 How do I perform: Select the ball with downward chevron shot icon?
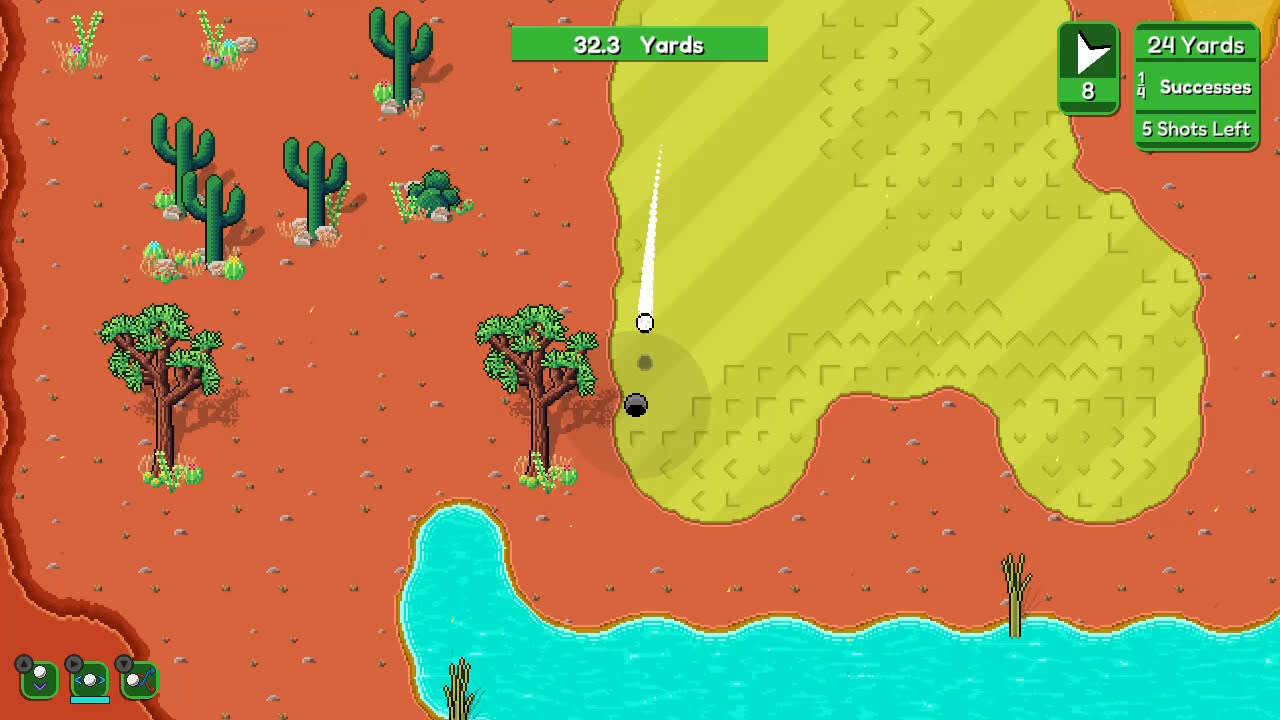[39, 679]
